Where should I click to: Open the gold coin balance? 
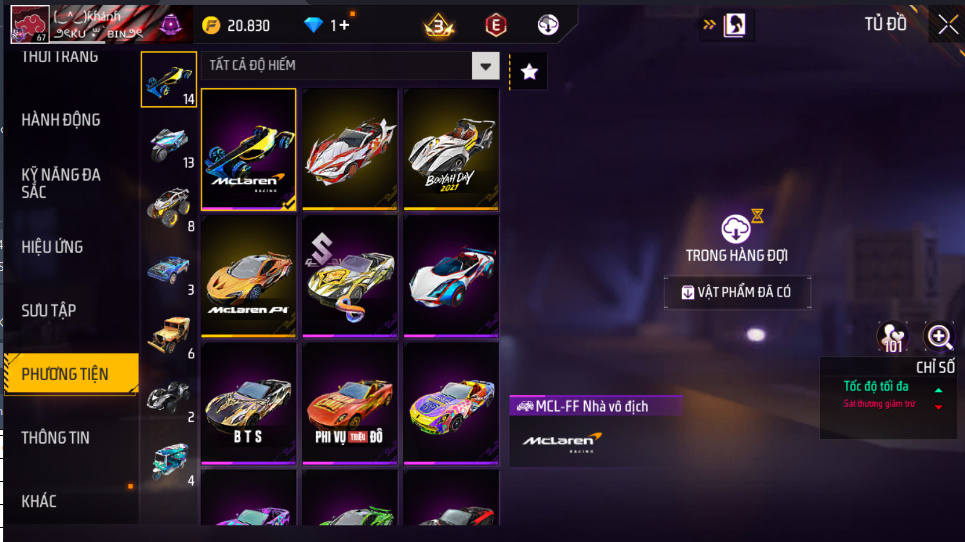[237, 25]
